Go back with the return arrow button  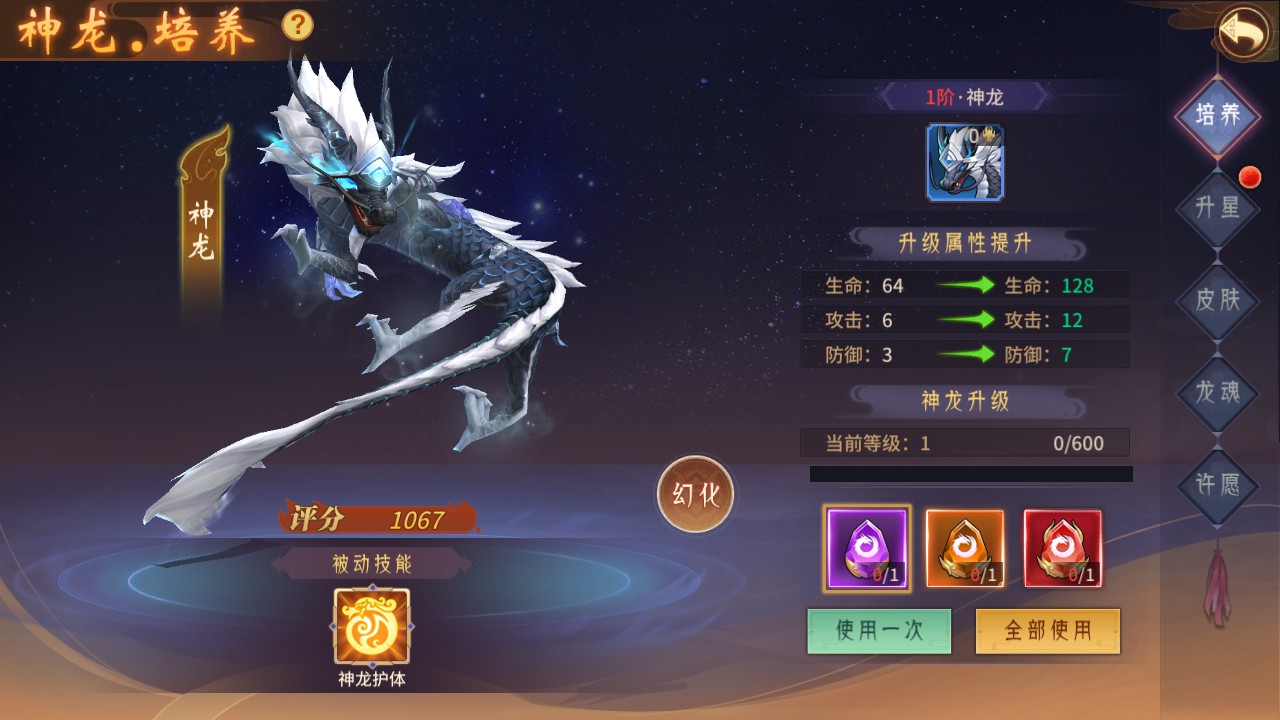(1242, 33)
